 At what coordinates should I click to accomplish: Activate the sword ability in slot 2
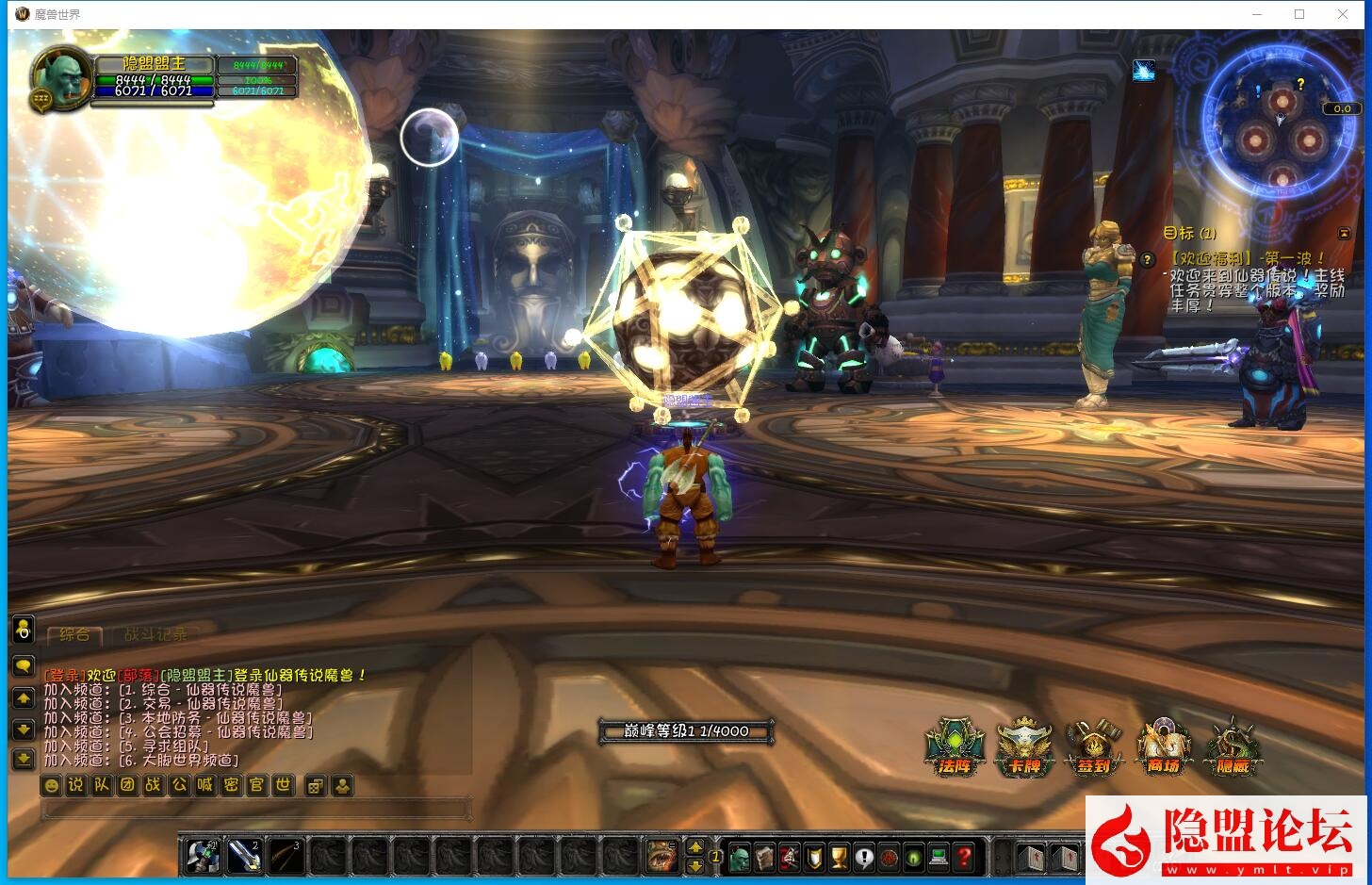pos(244,857)
